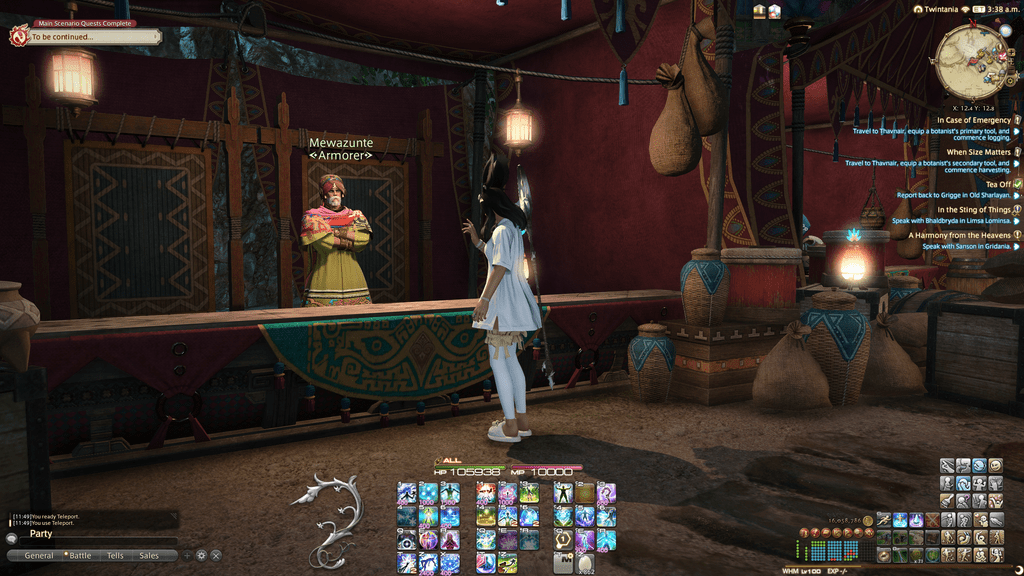Switch to the General chat tab
Screen dimensions: 1024x576
click(x=39, y=555)
